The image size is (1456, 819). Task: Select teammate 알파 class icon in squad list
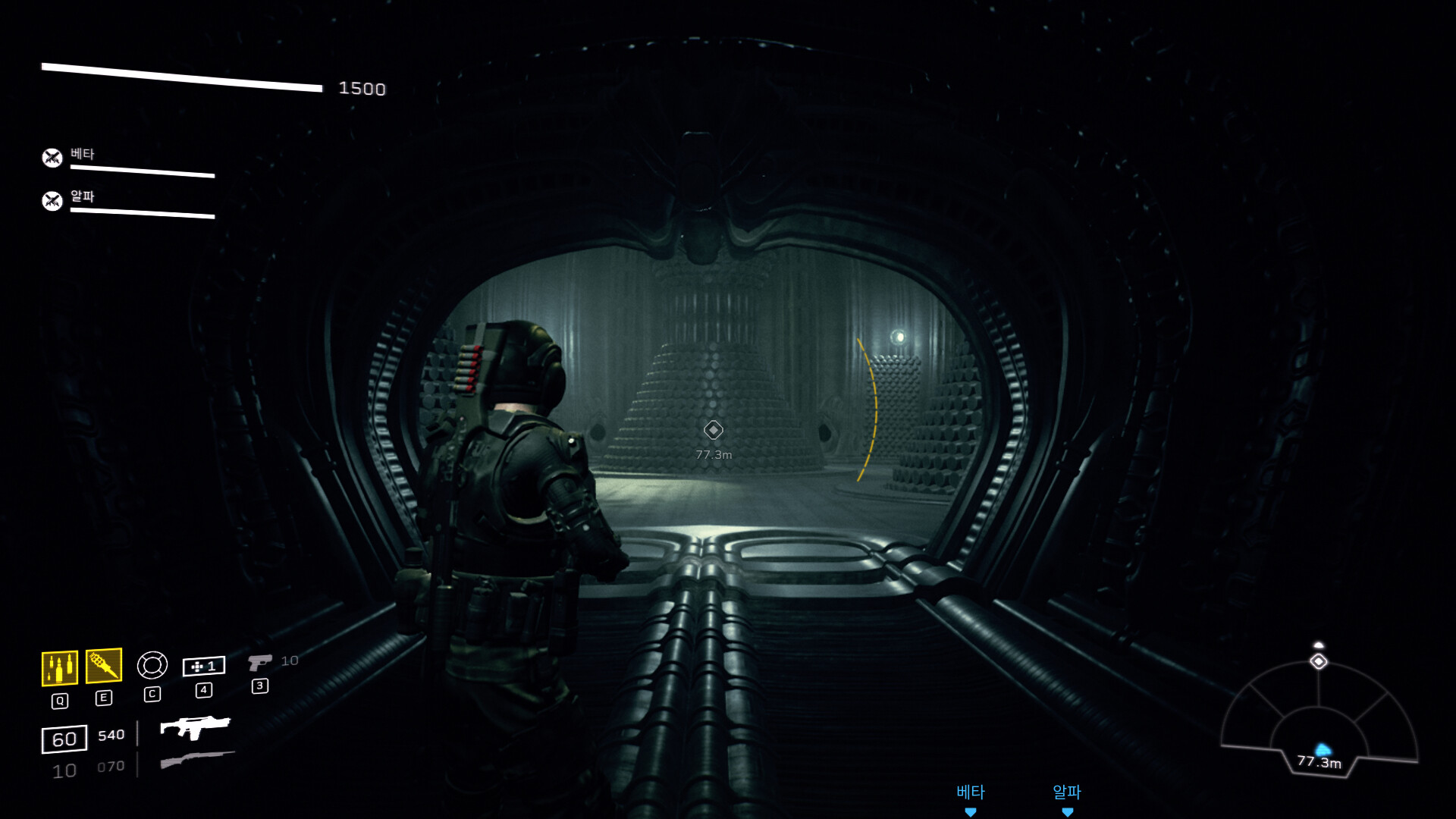(x=52, y=201)
